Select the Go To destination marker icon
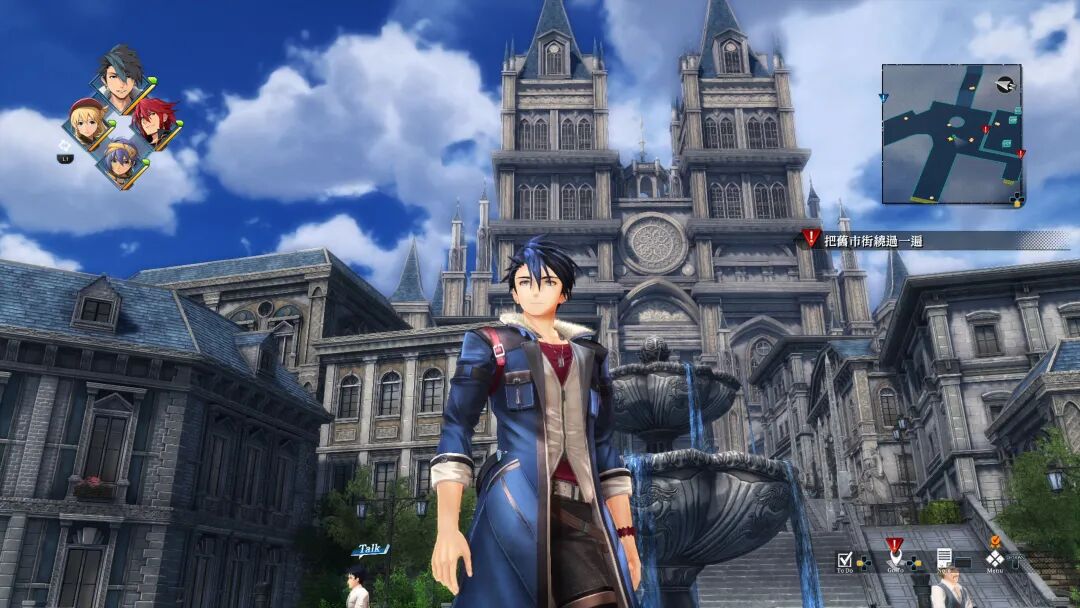The image size is (1080, 608). click(x=894, y=557)
